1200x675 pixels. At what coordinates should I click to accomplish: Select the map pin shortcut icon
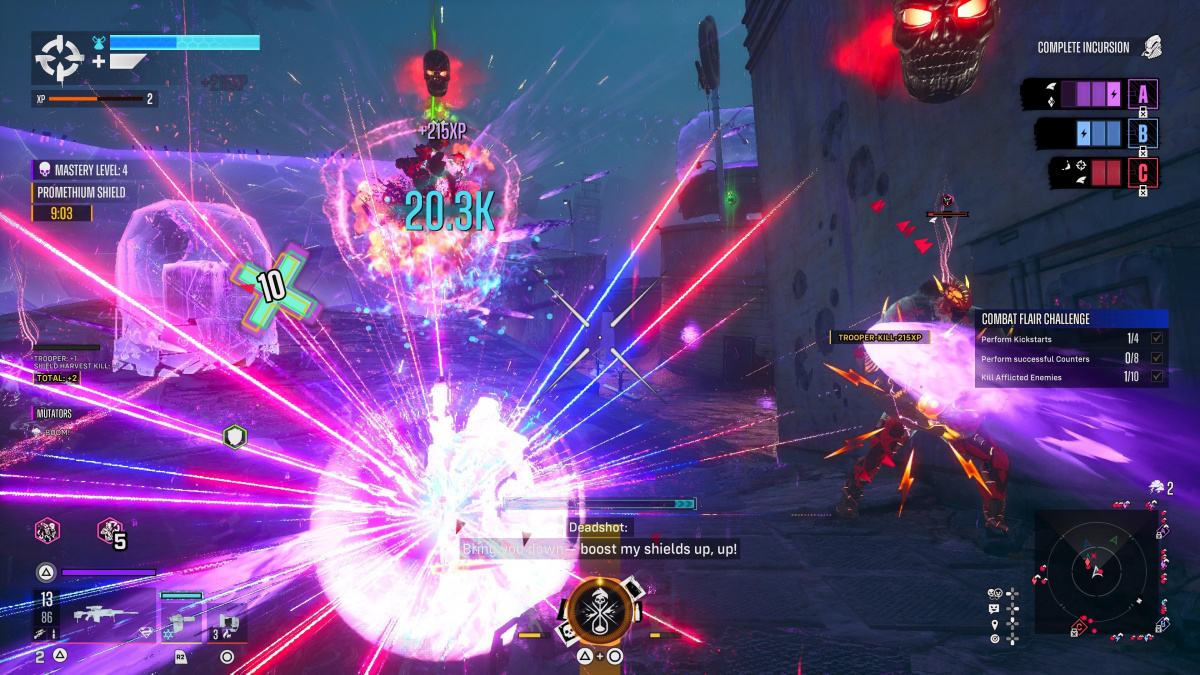994,623
